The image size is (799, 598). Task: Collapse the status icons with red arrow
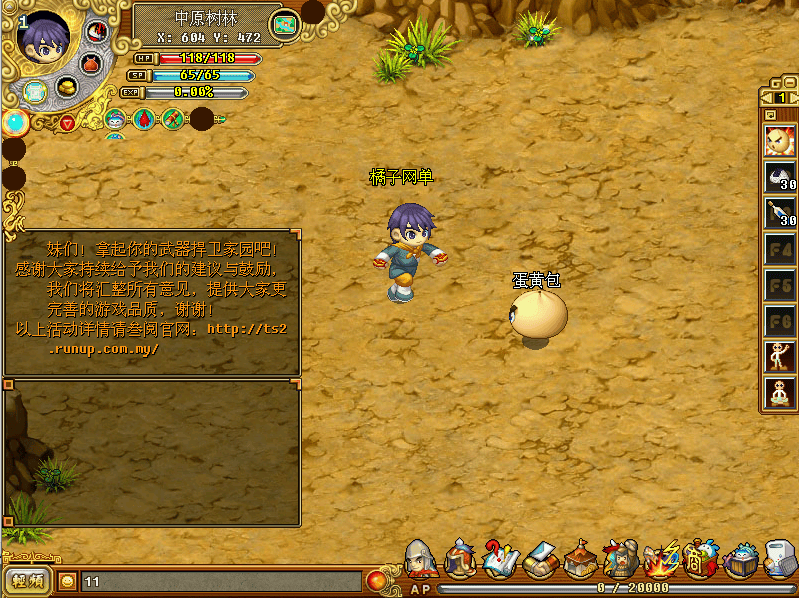tap(67, 122)
